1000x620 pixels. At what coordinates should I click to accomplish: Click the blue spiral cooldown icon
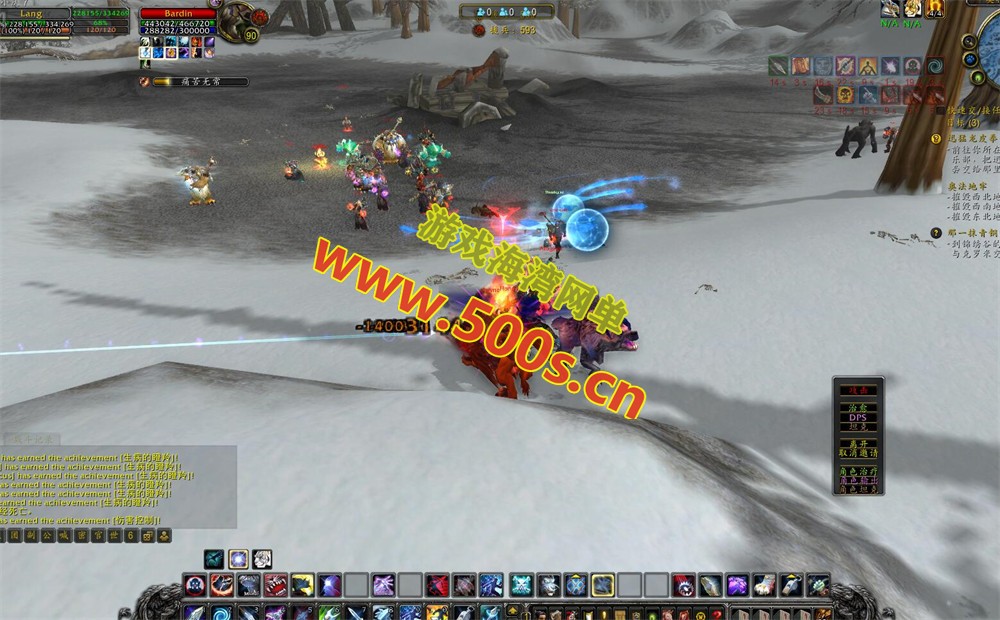click(936, 66)
